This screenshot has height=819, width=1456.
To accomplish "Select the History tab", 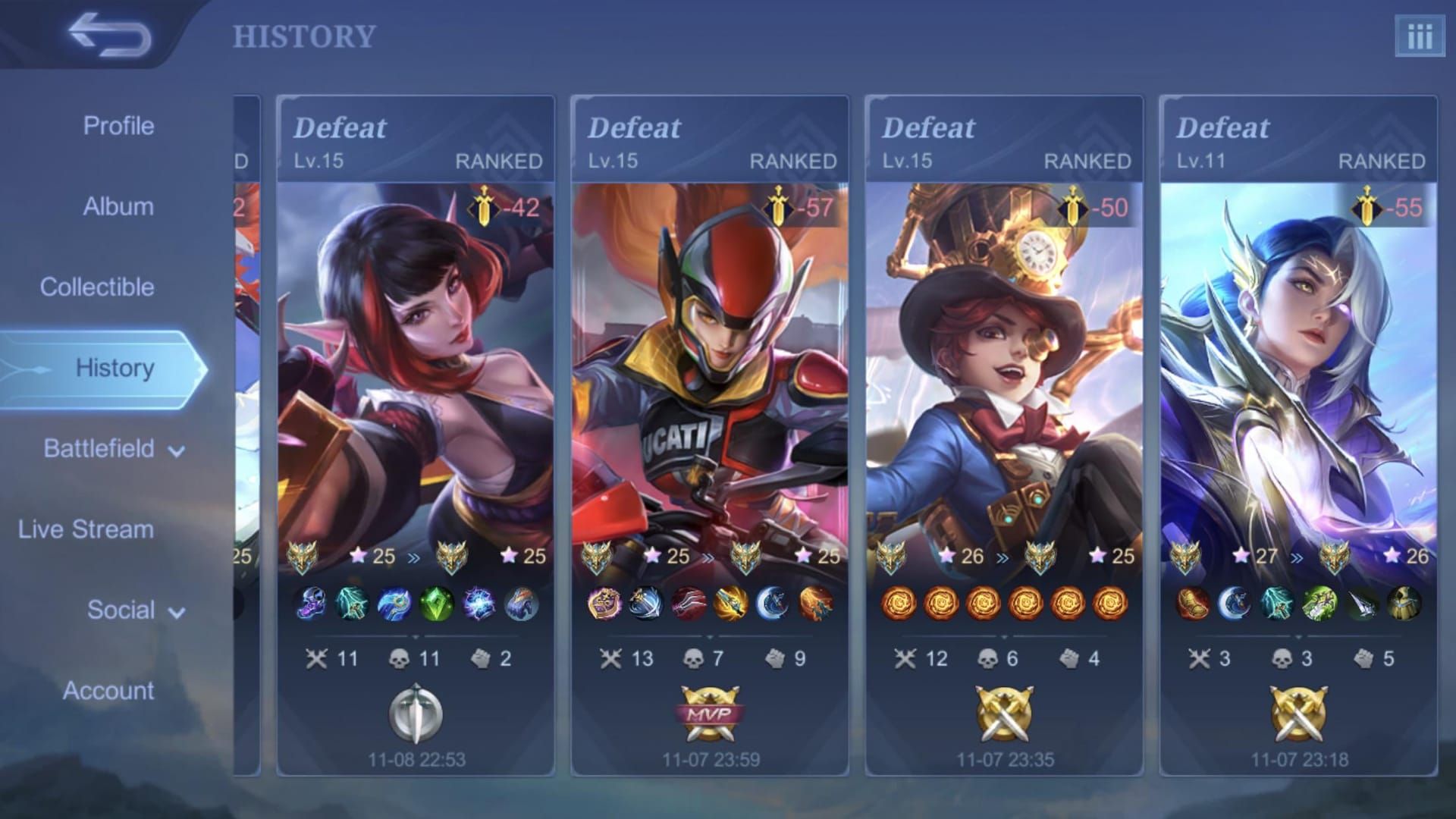I will tap(115, 368).
